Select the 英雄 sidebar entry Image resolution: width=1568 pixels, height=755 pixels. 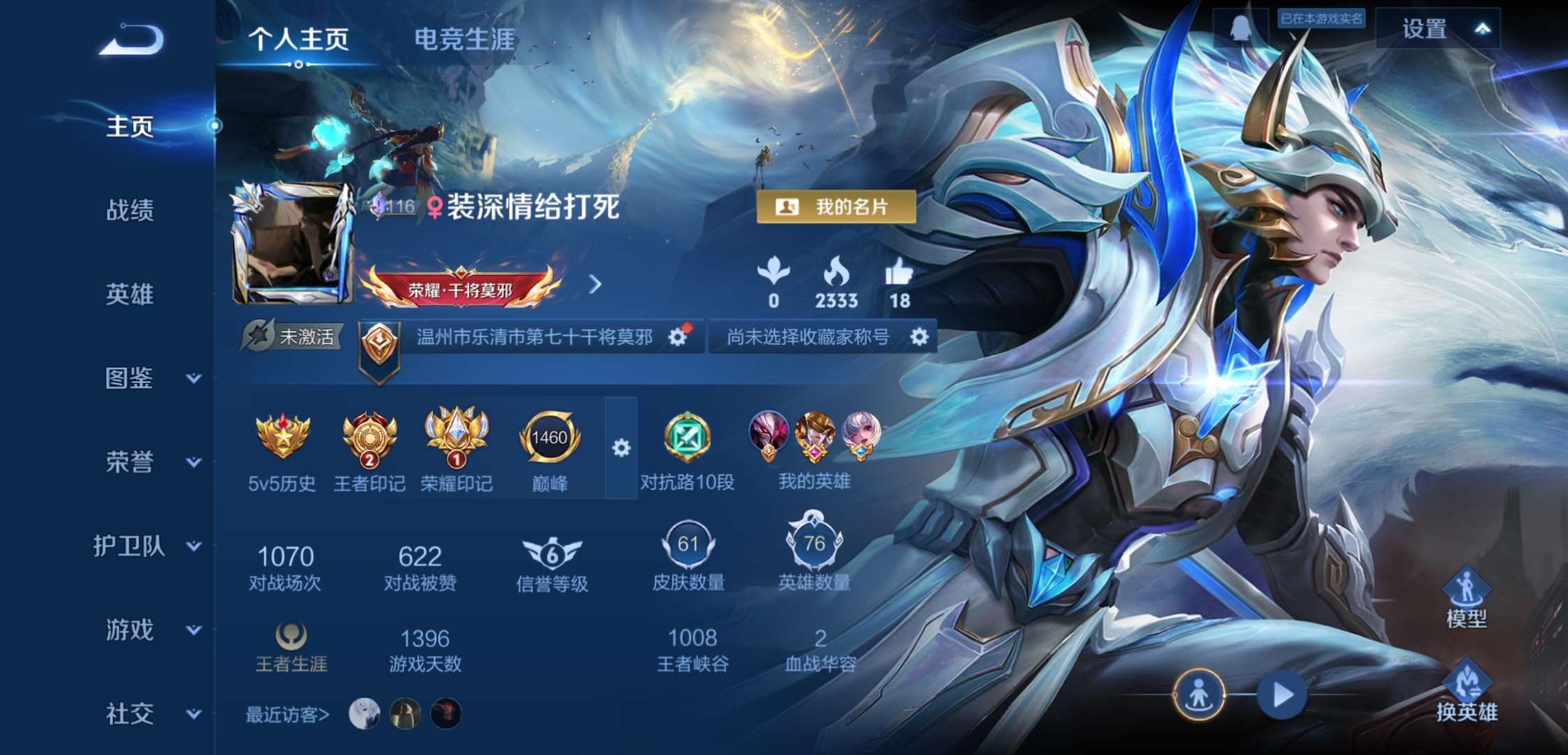[x=130, y=294]
